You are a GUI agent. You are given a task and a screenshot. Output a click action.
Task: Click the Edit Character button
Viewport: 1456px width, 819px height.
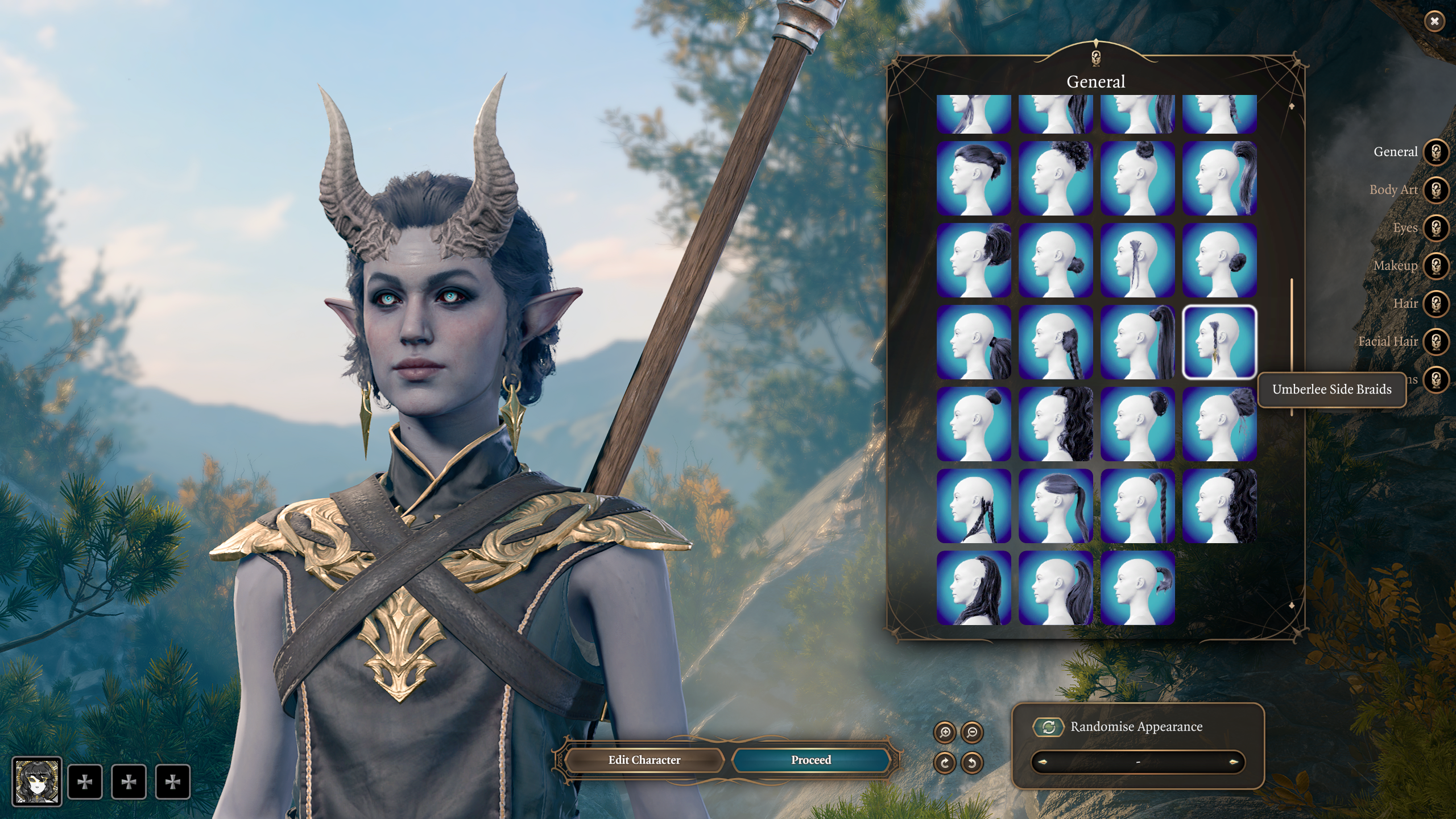tap(644, 760)
